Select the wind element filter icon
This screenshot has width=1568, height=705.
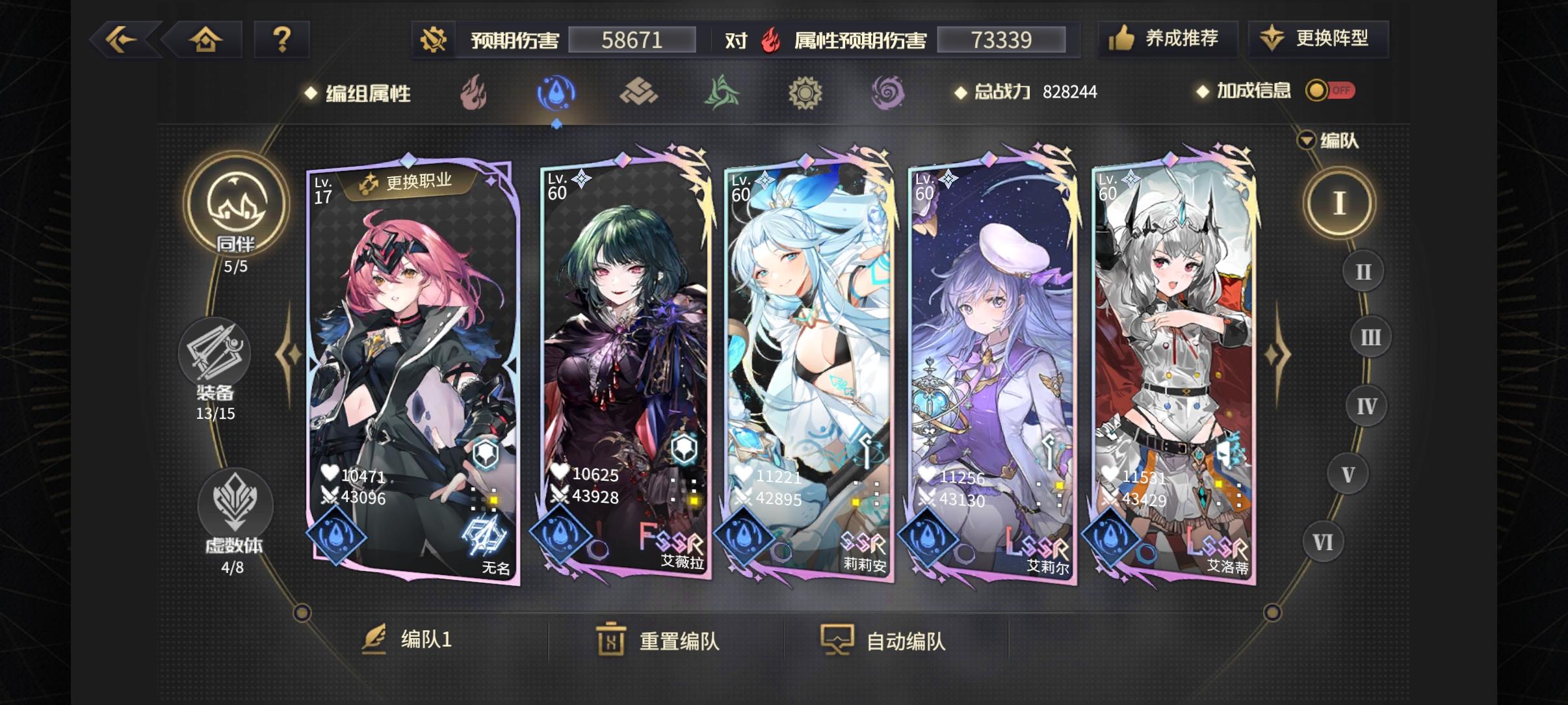point(722,92)
